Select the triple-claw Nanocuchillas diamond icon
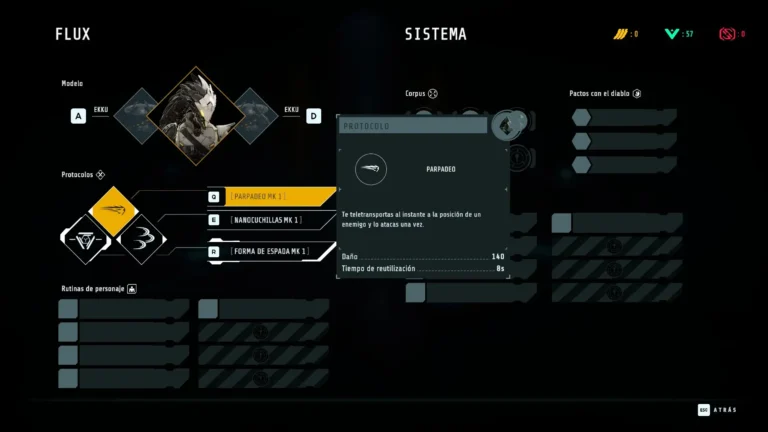 pyautogui.click(x=142, y=239)
